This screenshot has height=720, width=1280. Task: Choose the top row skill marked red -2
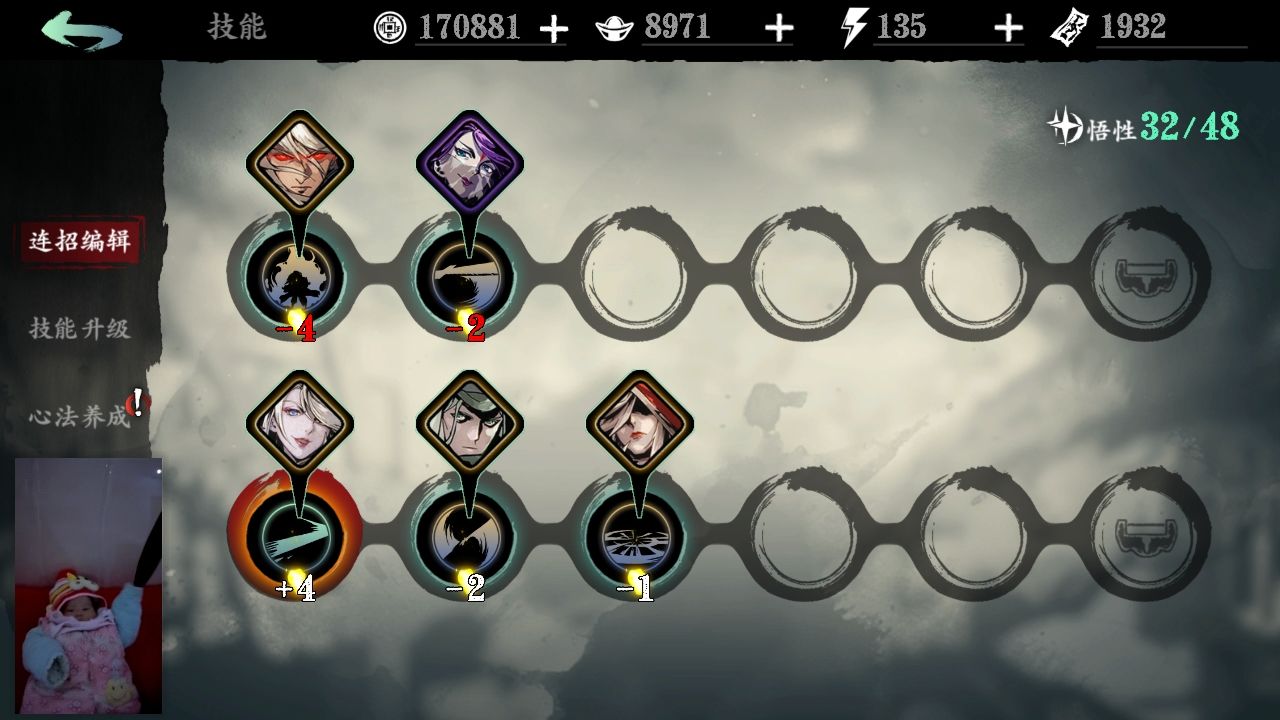click(x=465, y=273)
